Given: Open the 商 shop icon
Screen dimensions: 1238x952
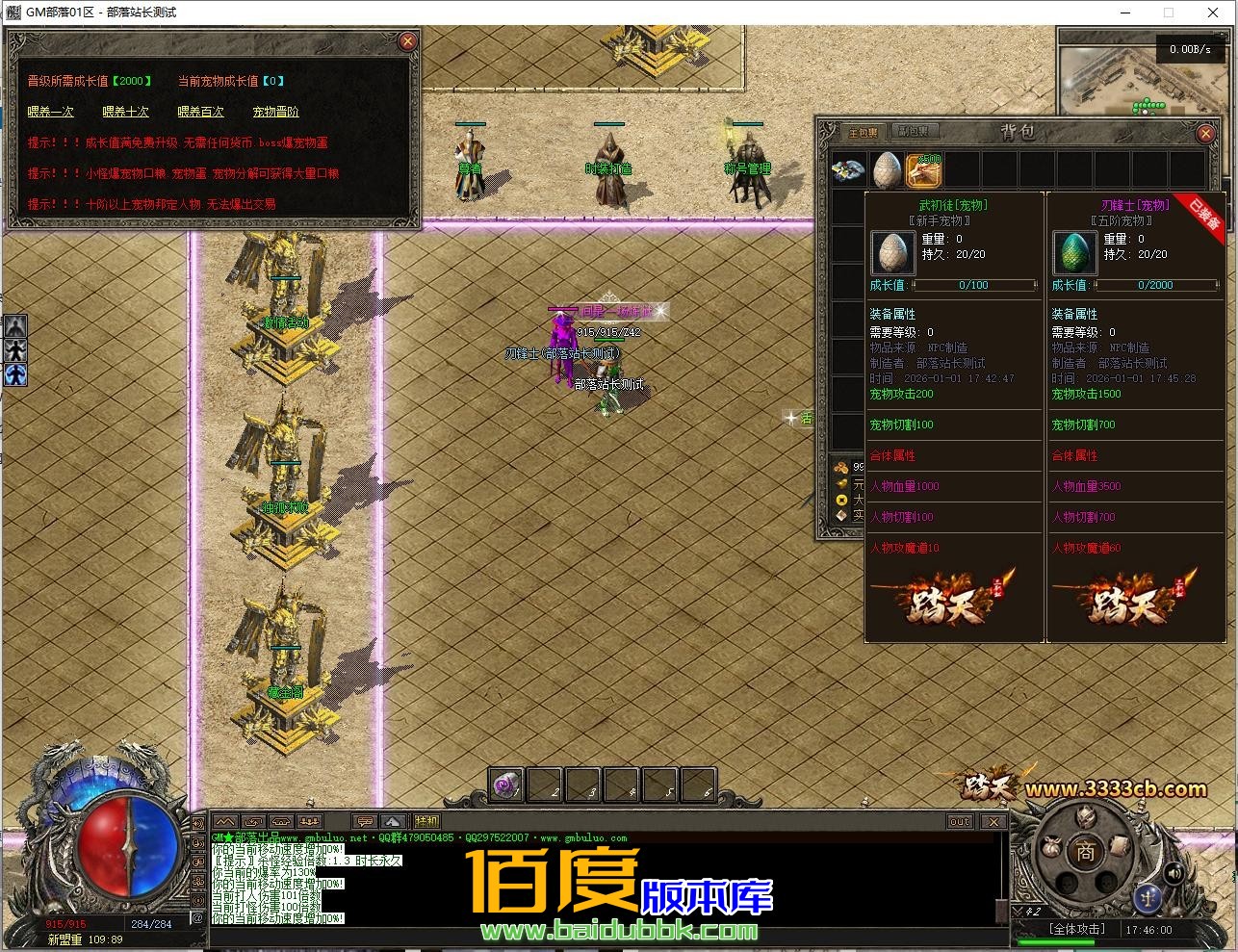Looking at the screenshot, I should 1084,852.
